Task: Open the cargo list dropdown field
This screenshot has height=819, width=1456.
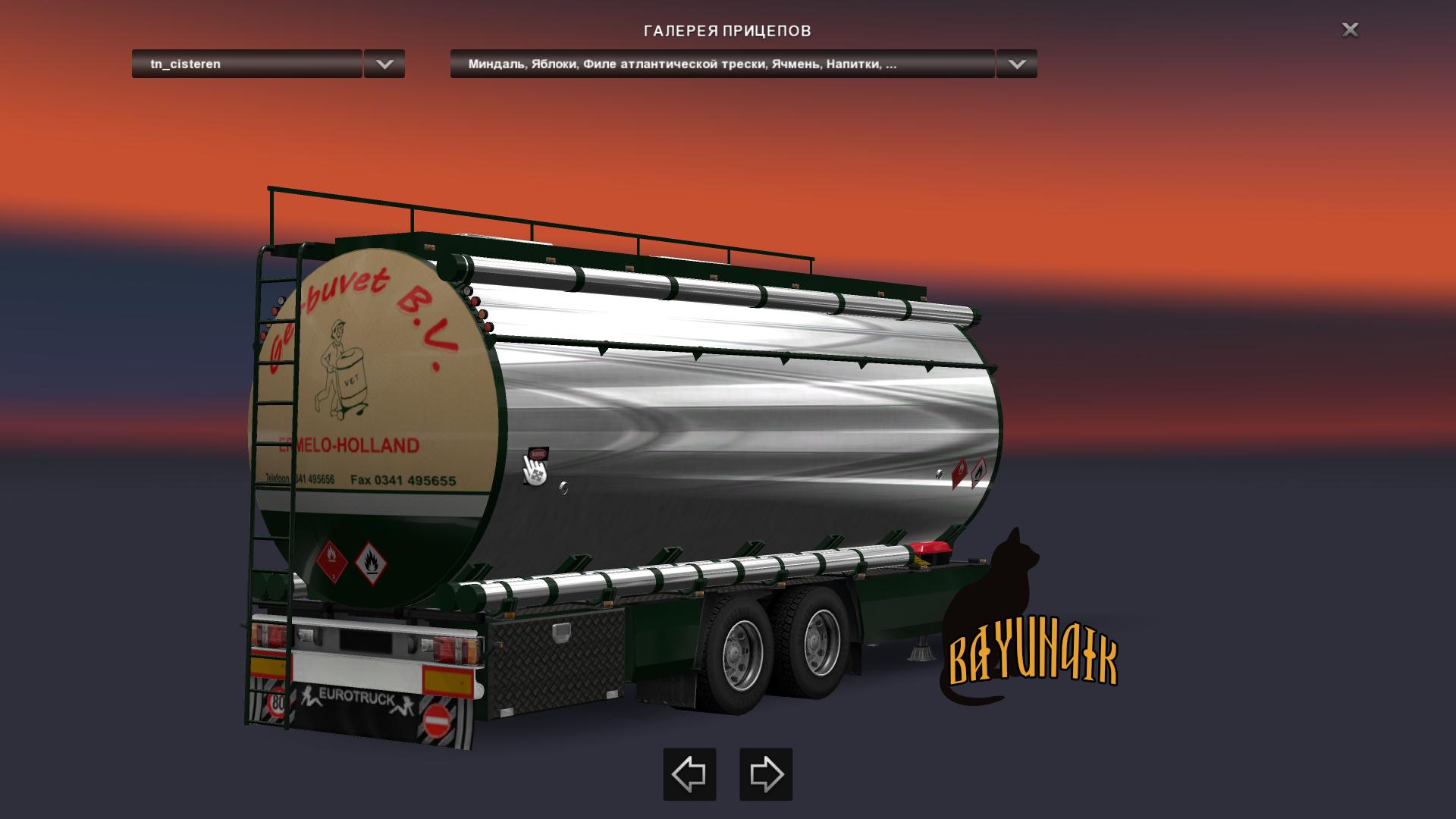Action: point(721,64)
